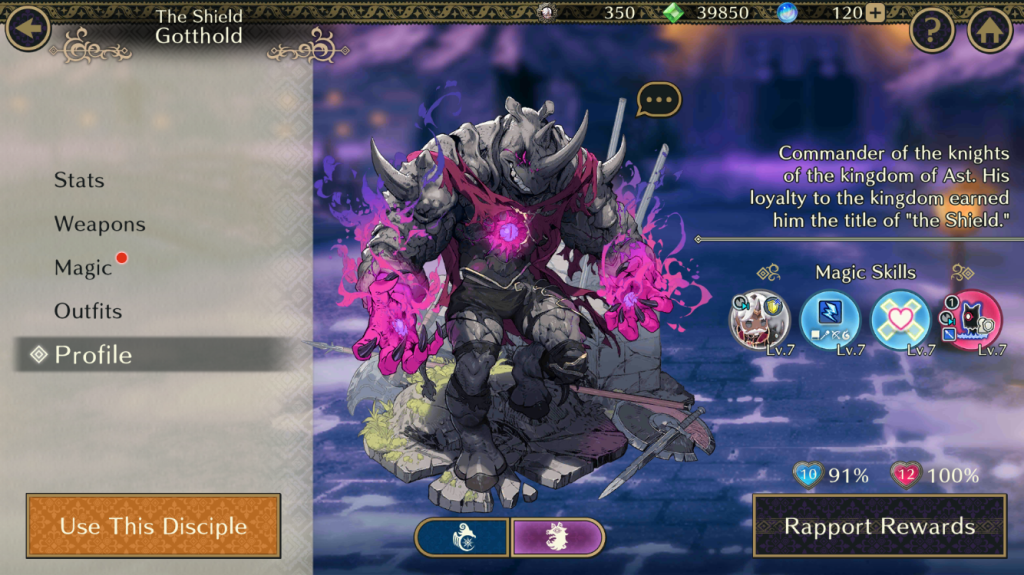Show the Outfits section
Image resolution: width=1024 pixels, height=575 pixels.
coord(88,311)
